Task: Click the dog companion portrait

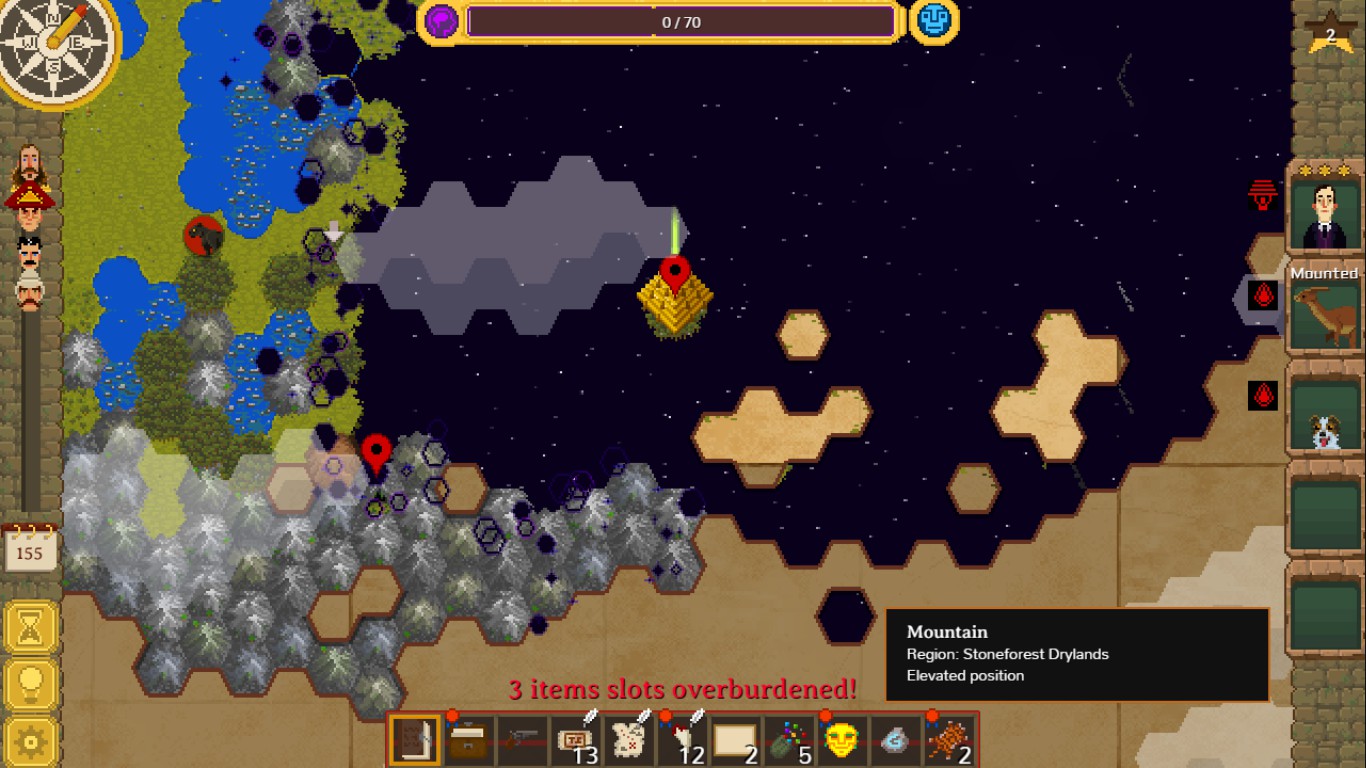Action: pos(1326,424)
